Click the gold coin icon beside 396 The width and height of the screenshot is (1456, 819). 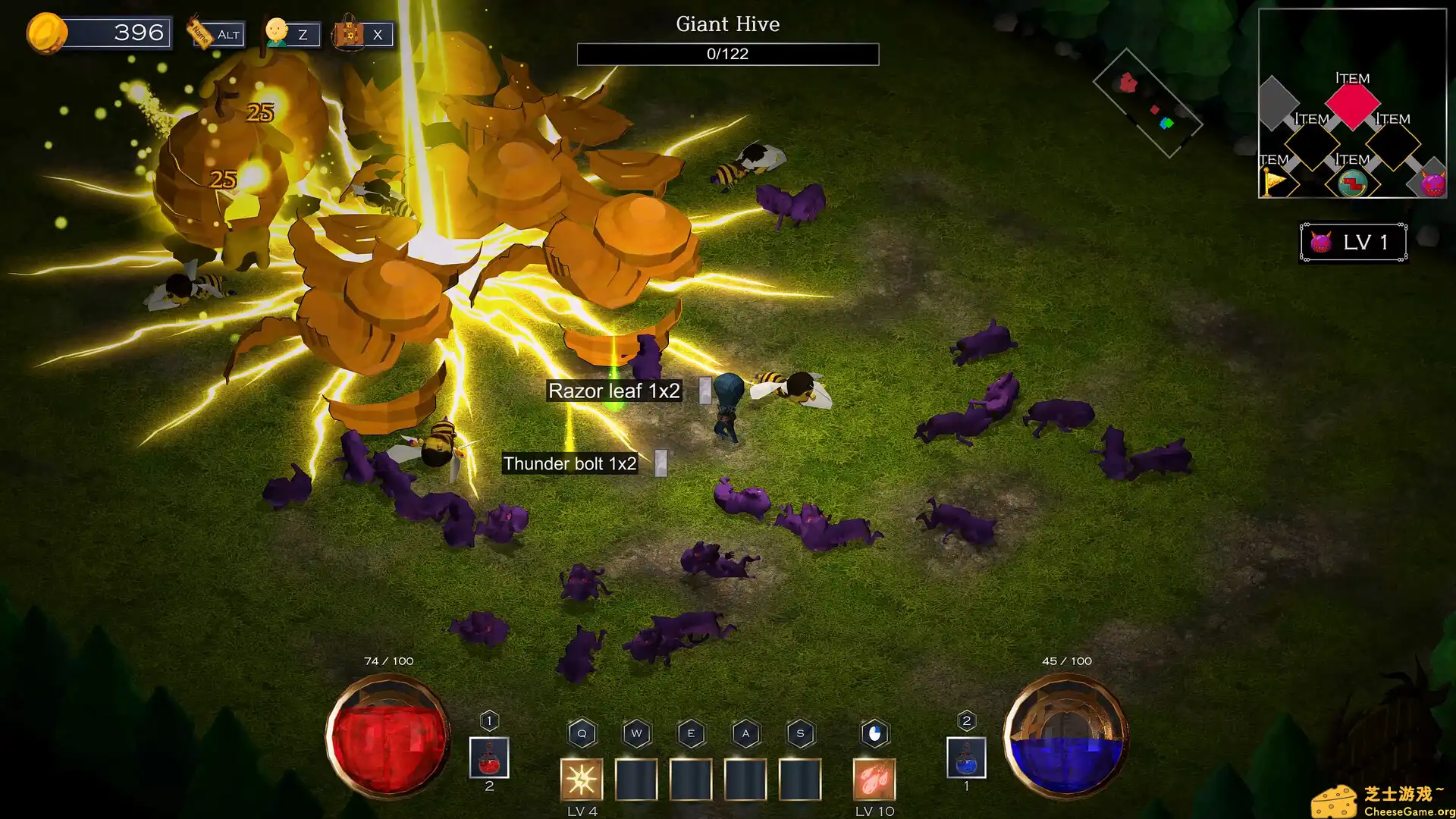click(x=49, y=32)
